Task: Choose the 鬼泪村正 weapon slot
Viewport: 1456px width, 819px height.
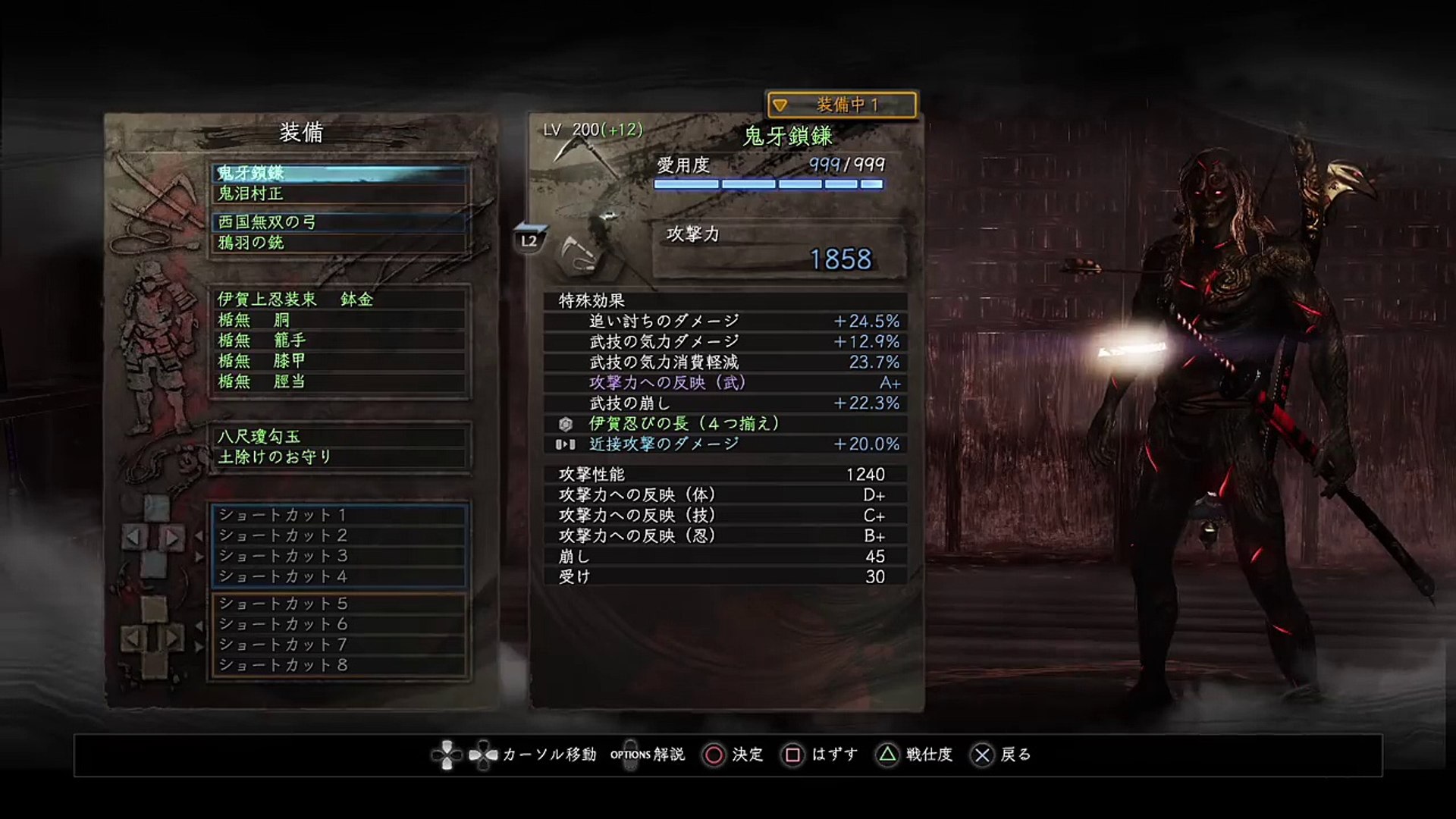Action: coord(339,194)
